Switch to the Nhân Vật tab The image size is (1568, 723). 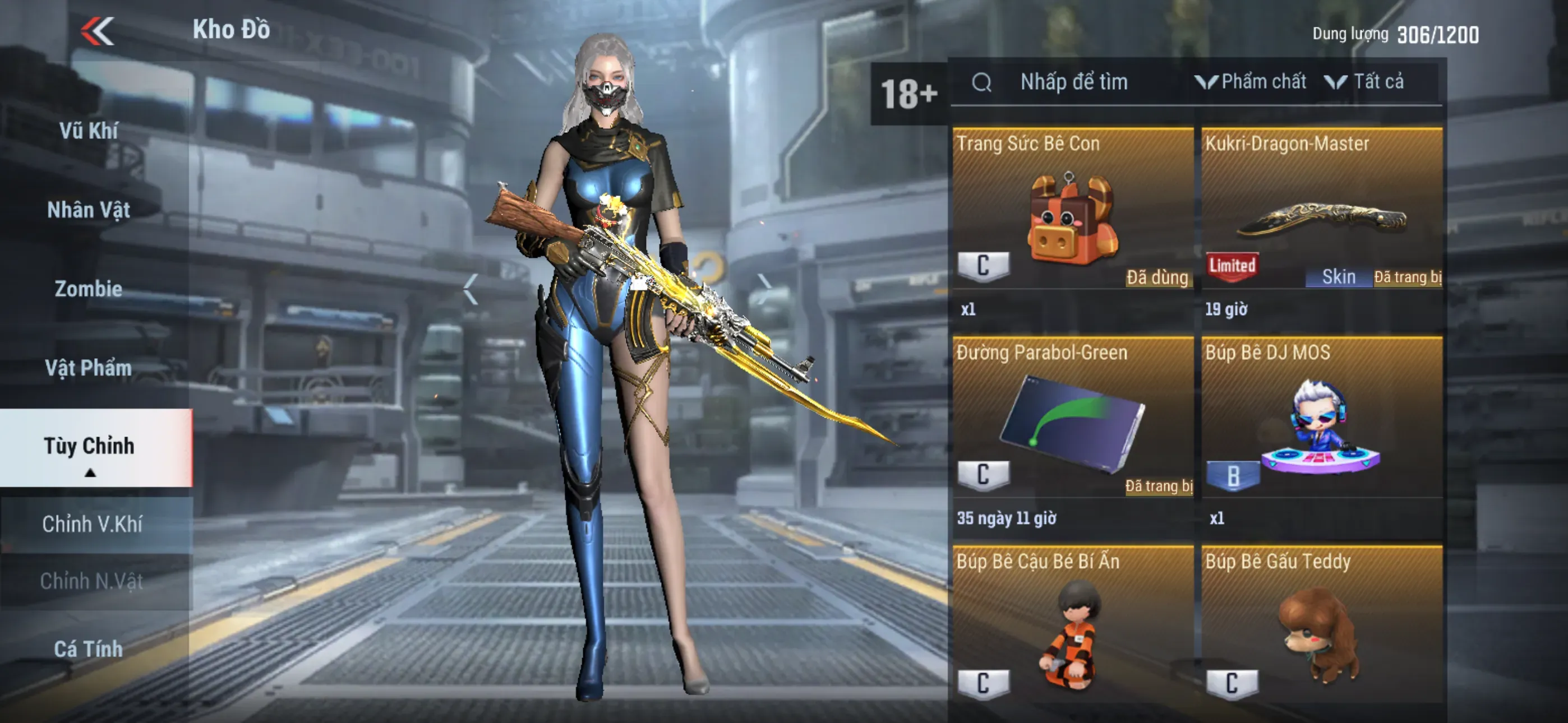coord(89,210)
